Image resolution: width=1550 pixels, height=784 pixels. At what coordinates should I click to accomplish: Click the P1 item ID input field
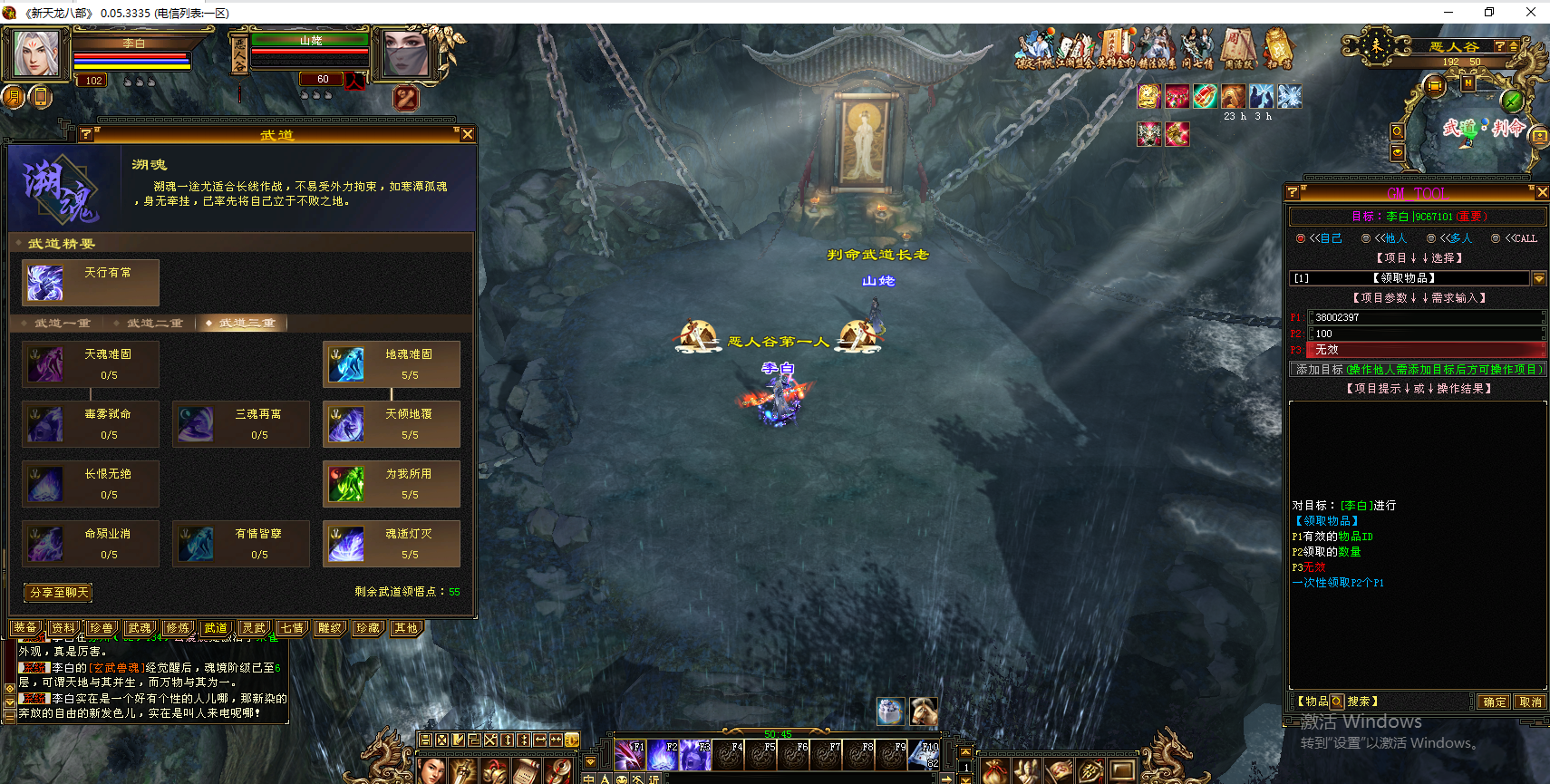1425,317
